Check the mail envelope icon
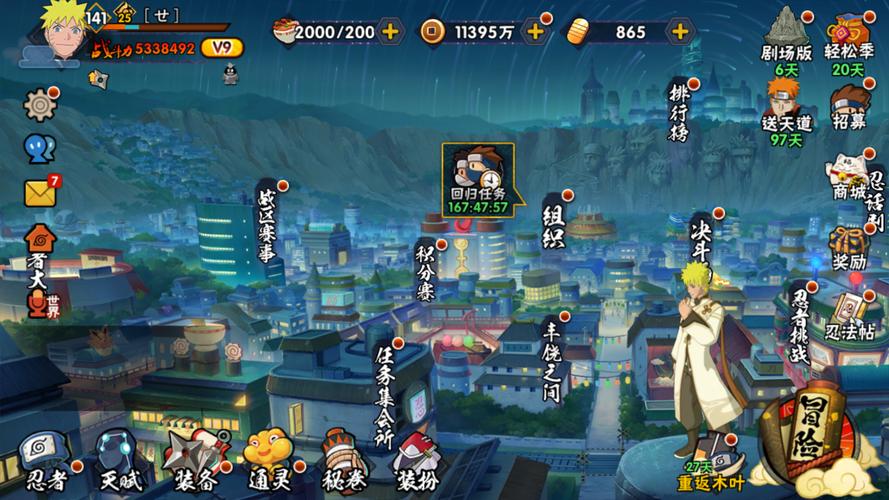889x500 pixels. point(40,192)
